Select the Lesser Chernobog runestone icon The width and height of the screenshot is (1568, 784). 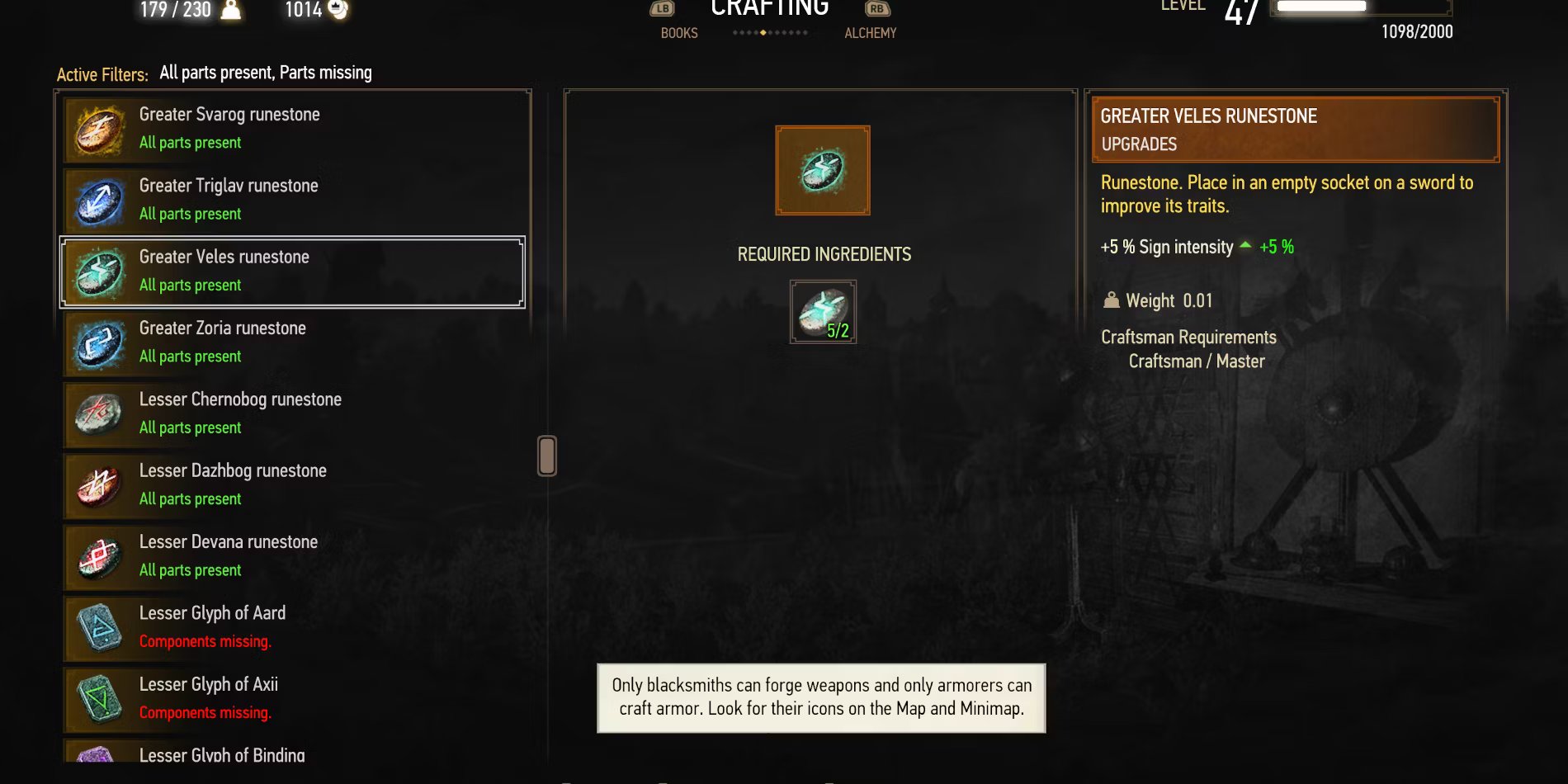98,413
